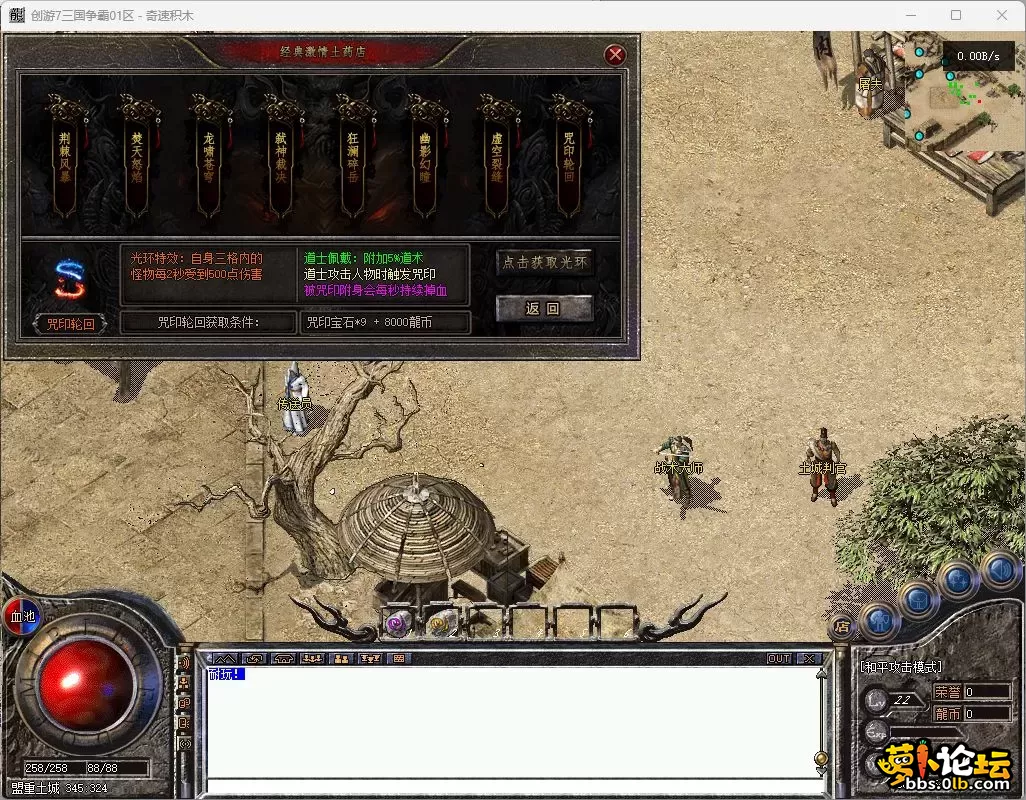This screenshot has width=1026, height=800.
Task: Click the 点击获取光环 button
Action: click(x=545, y=263)
